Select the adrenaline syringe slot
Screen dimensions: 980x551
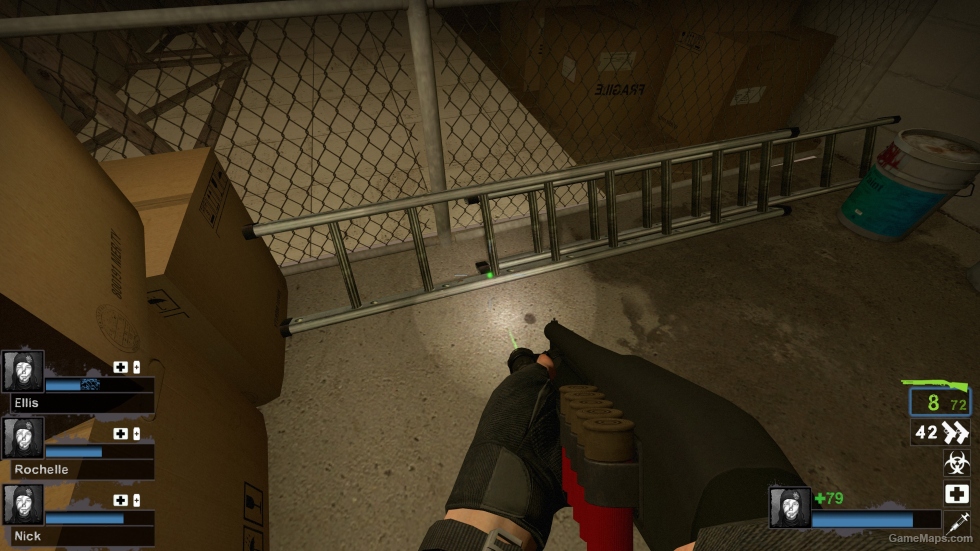956,523
